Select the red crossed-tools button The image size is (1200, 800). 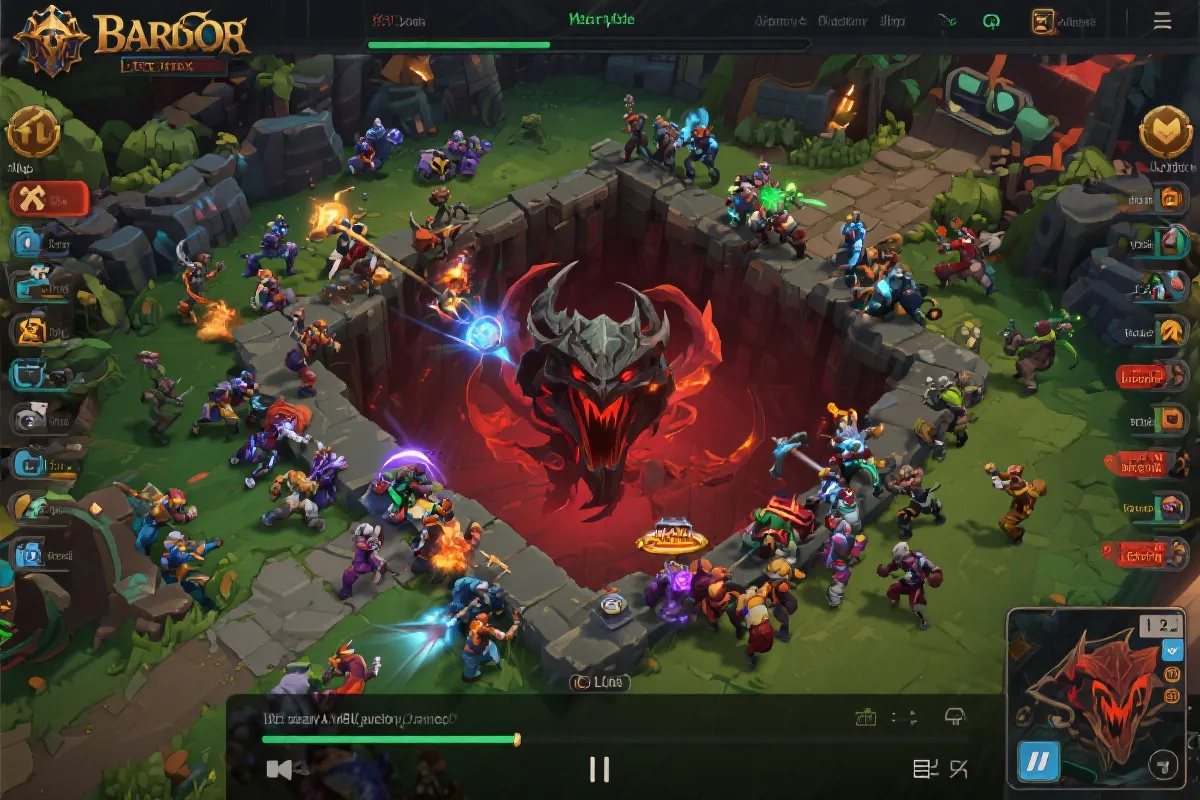click(49, 200)
